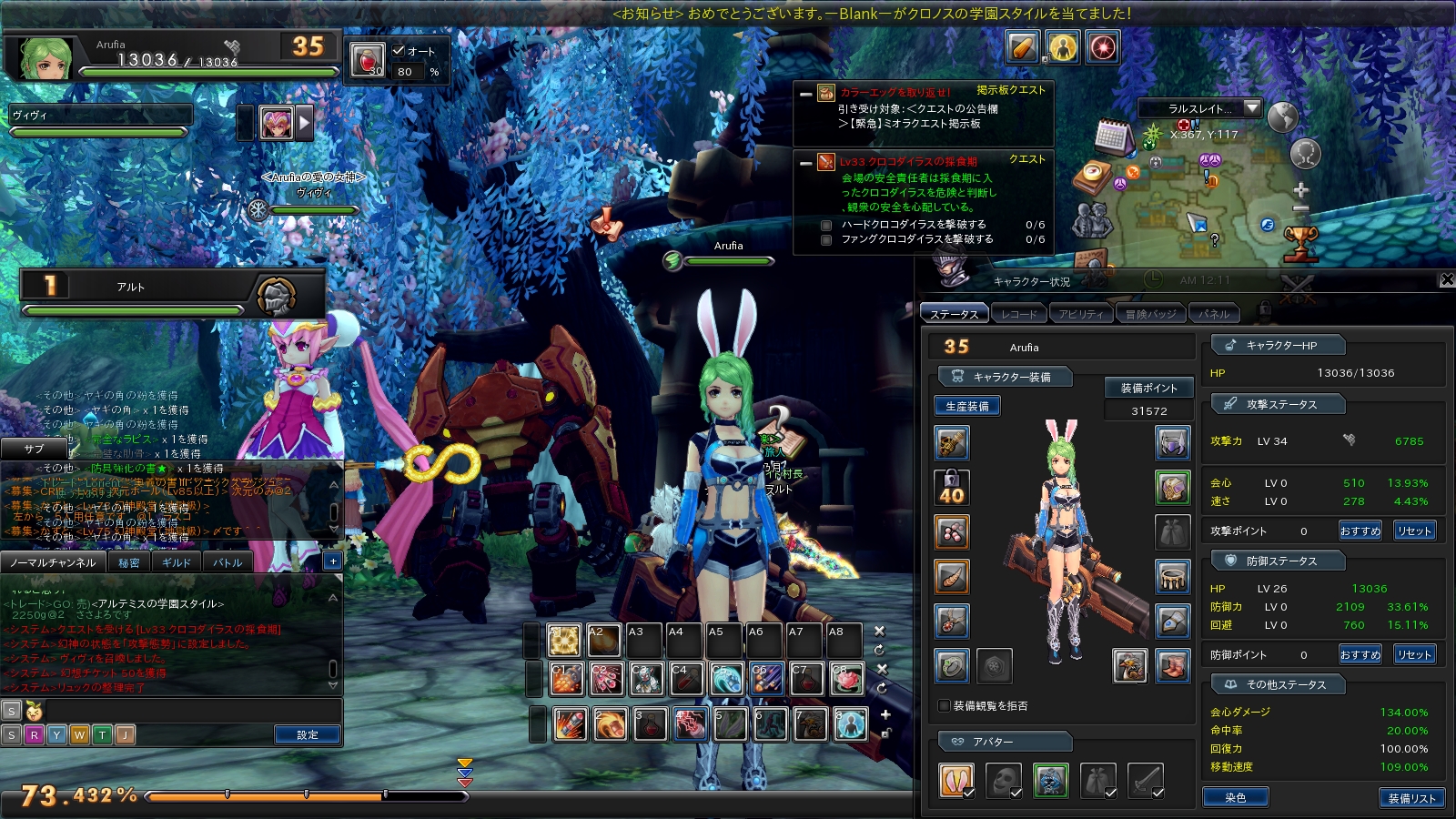Screen dimensions: 1456x819
Task: Open the 秘密 whisper chat tab
Action: coord(129,562)
